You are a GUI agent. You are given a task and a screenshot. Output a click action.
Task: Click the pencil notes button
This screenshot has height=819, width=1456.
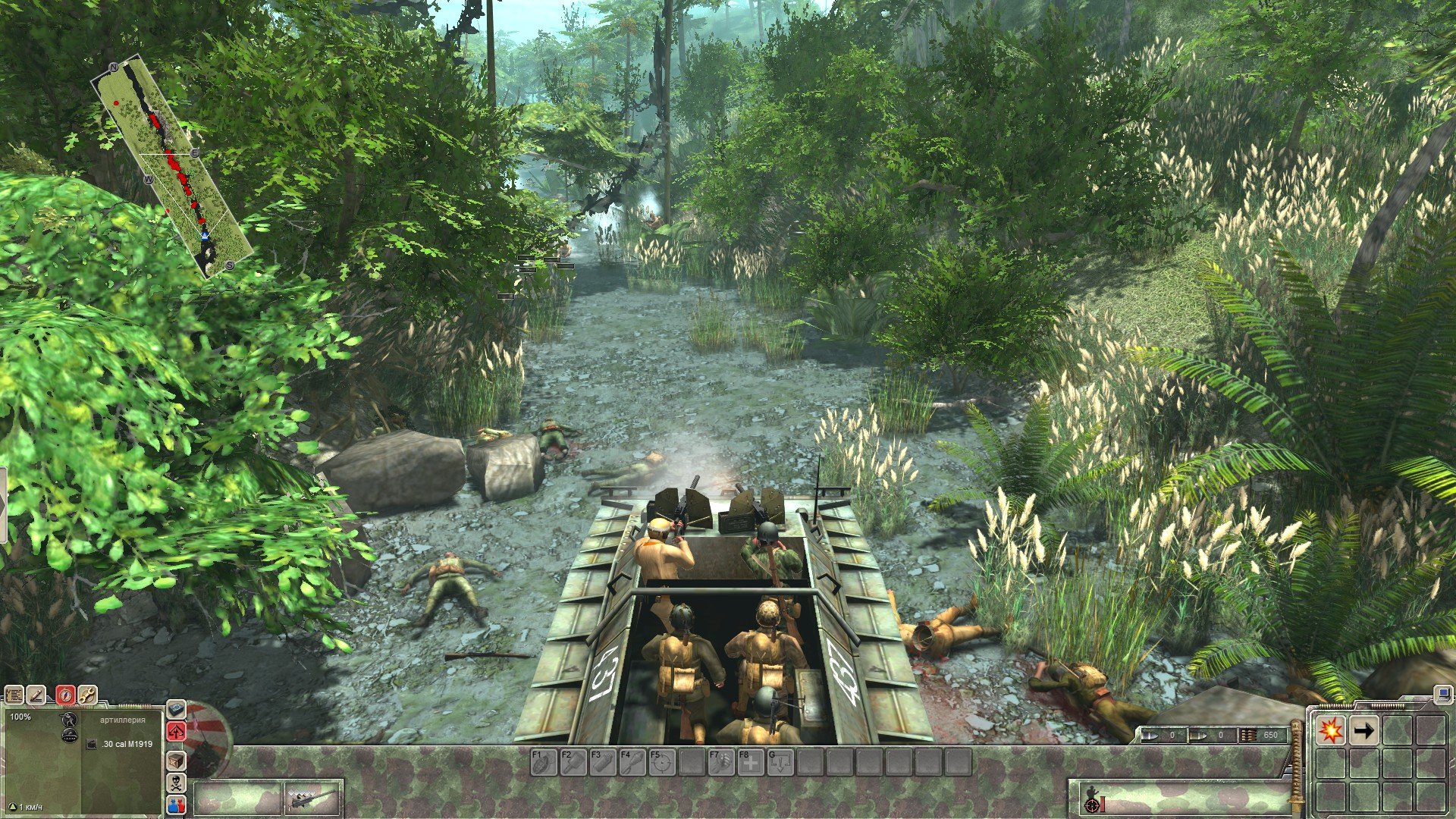37,695
